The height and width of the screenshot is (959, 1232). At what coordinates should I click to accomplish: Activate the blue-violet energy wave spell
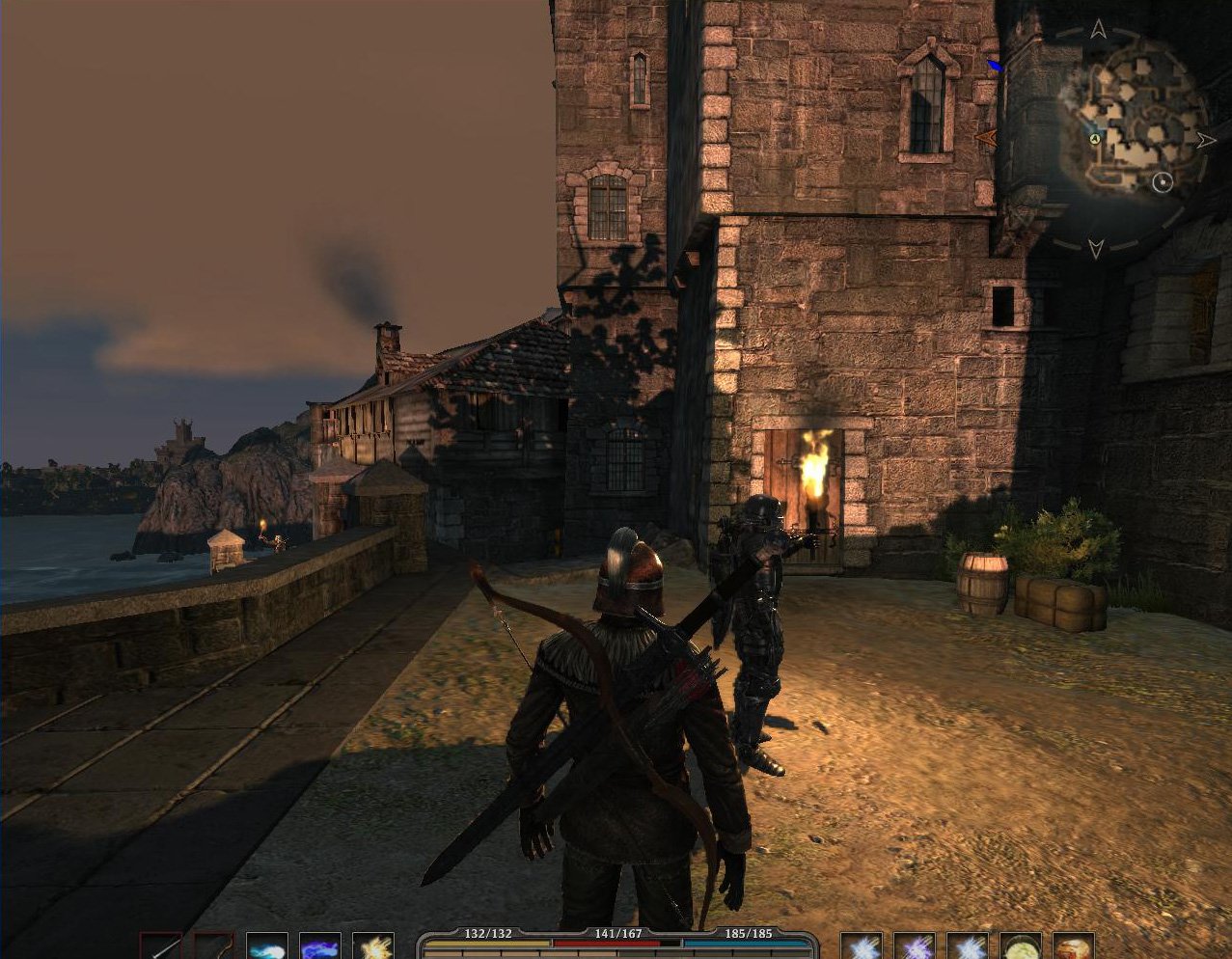click(x=319, y=945)
